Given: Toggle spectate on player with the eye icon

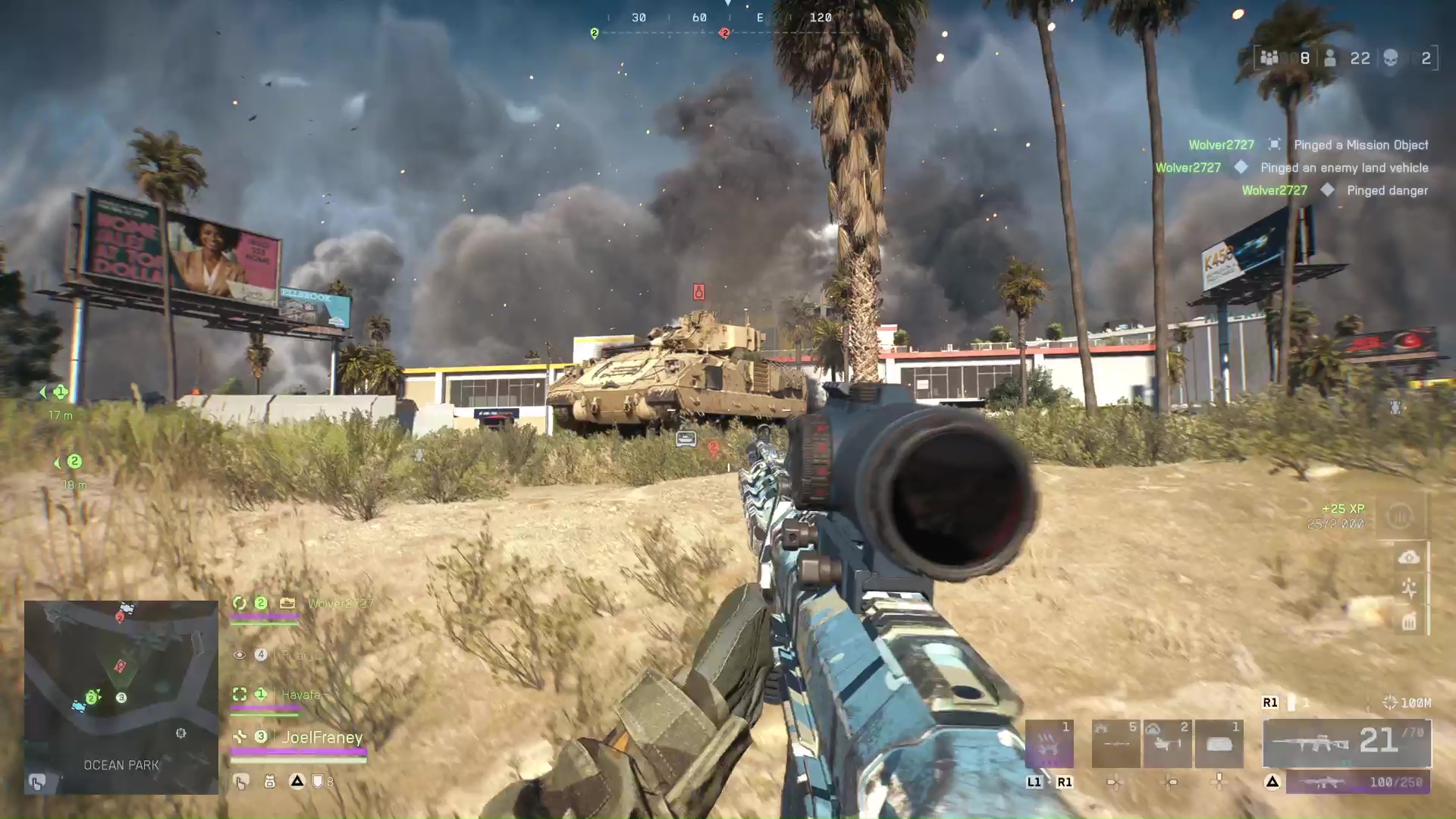Looking at the screenshot, I should pos(240,654).
